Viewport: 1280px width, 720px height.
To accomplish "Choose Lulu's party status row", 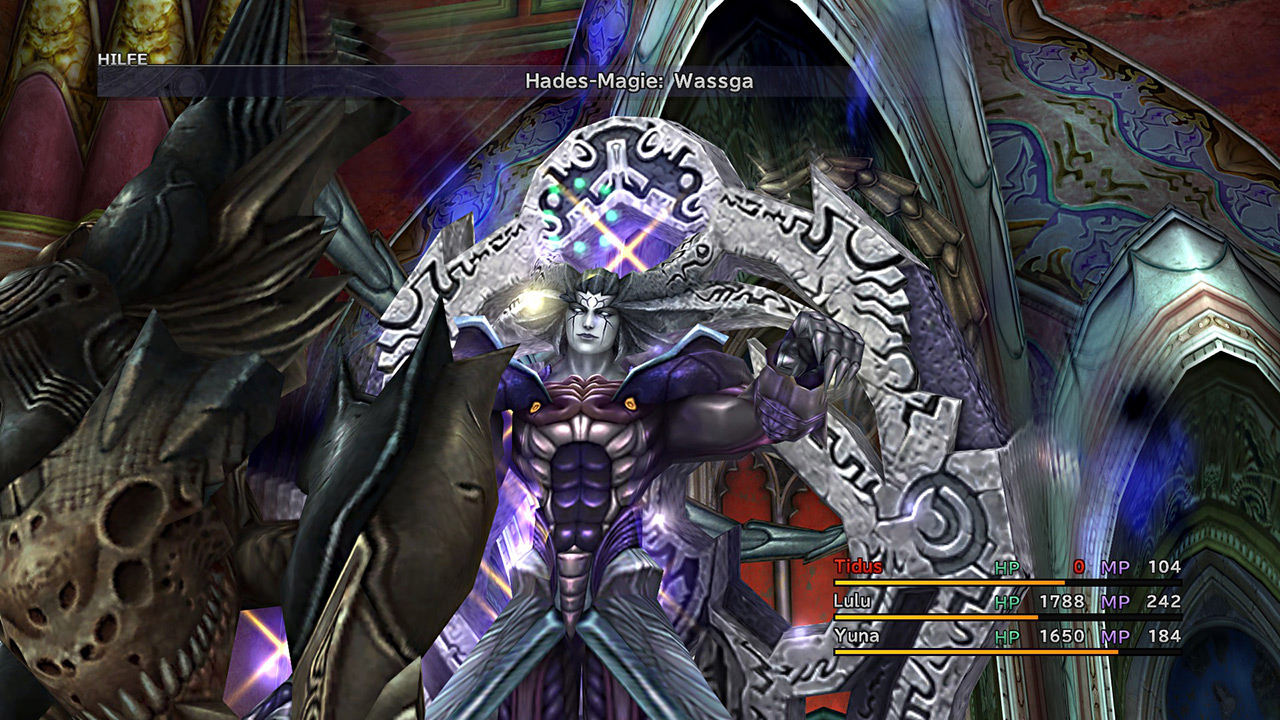I will 853,601.
